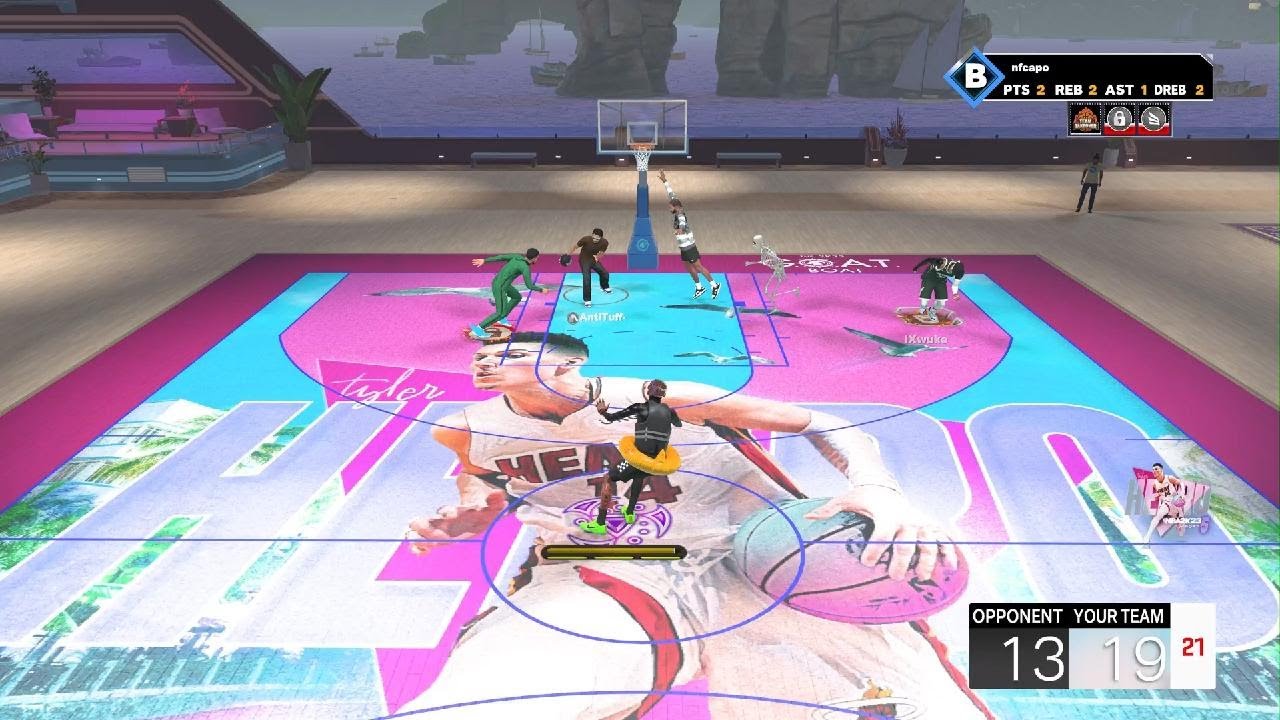Select the padlock takeover icon

[x=1121, y=120]
